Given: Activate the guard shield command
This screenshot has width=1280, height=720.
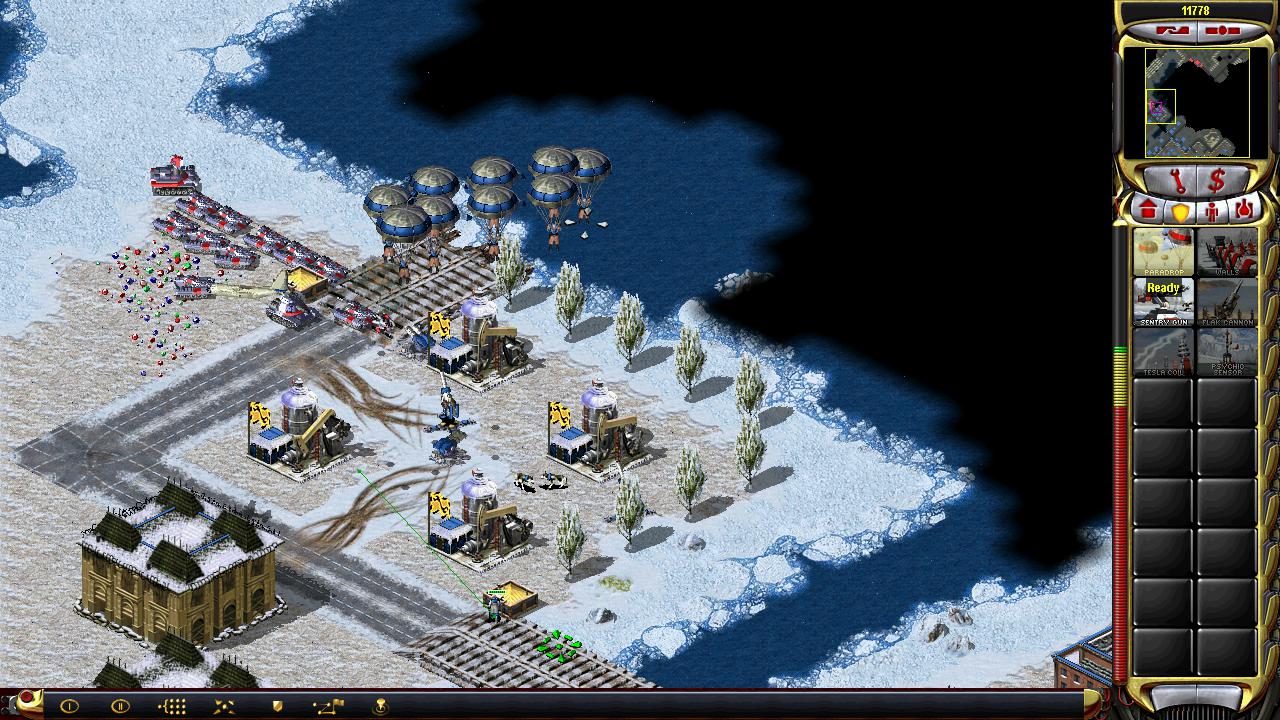Looking at the screenshot, I should pyautogui.click(x=277, y=706).
